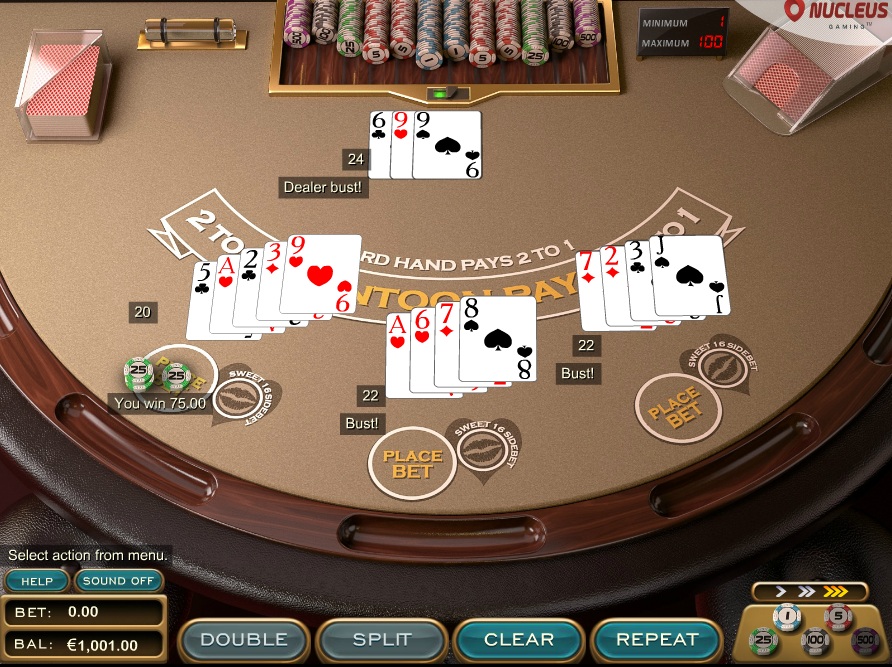Screen dimensions: 892x667
Task: Choose the SPLIT action button
Action: pos(381,639)
